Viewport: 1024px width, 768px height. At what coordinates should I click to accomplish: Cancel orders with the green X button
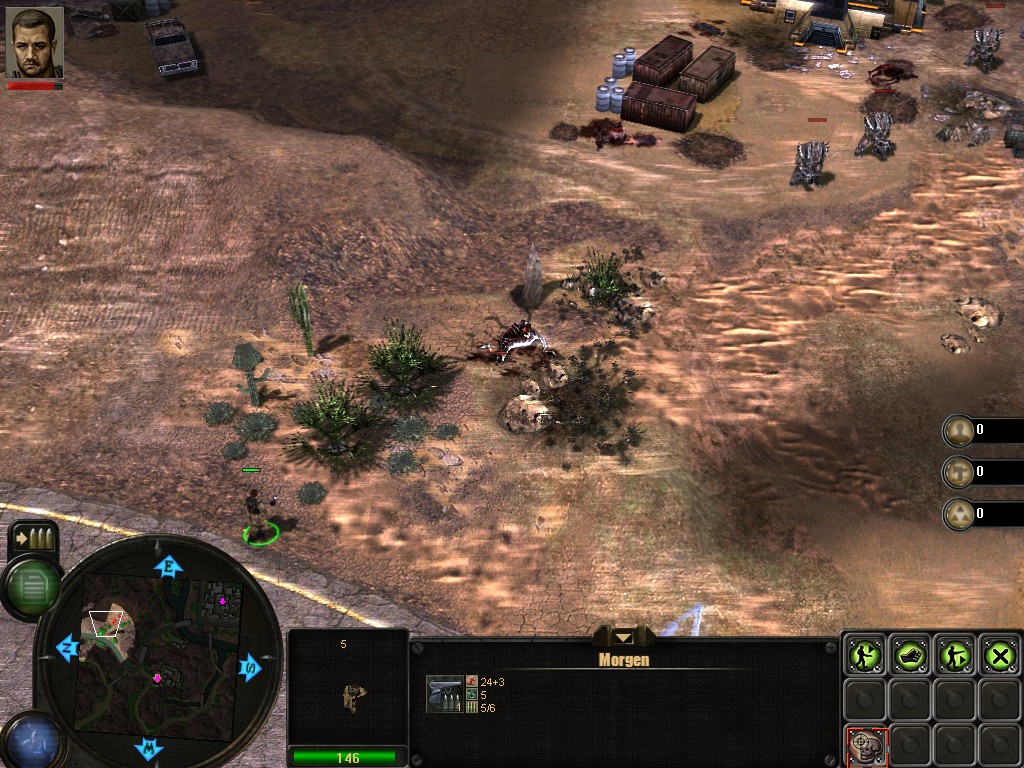click(999, 655)
